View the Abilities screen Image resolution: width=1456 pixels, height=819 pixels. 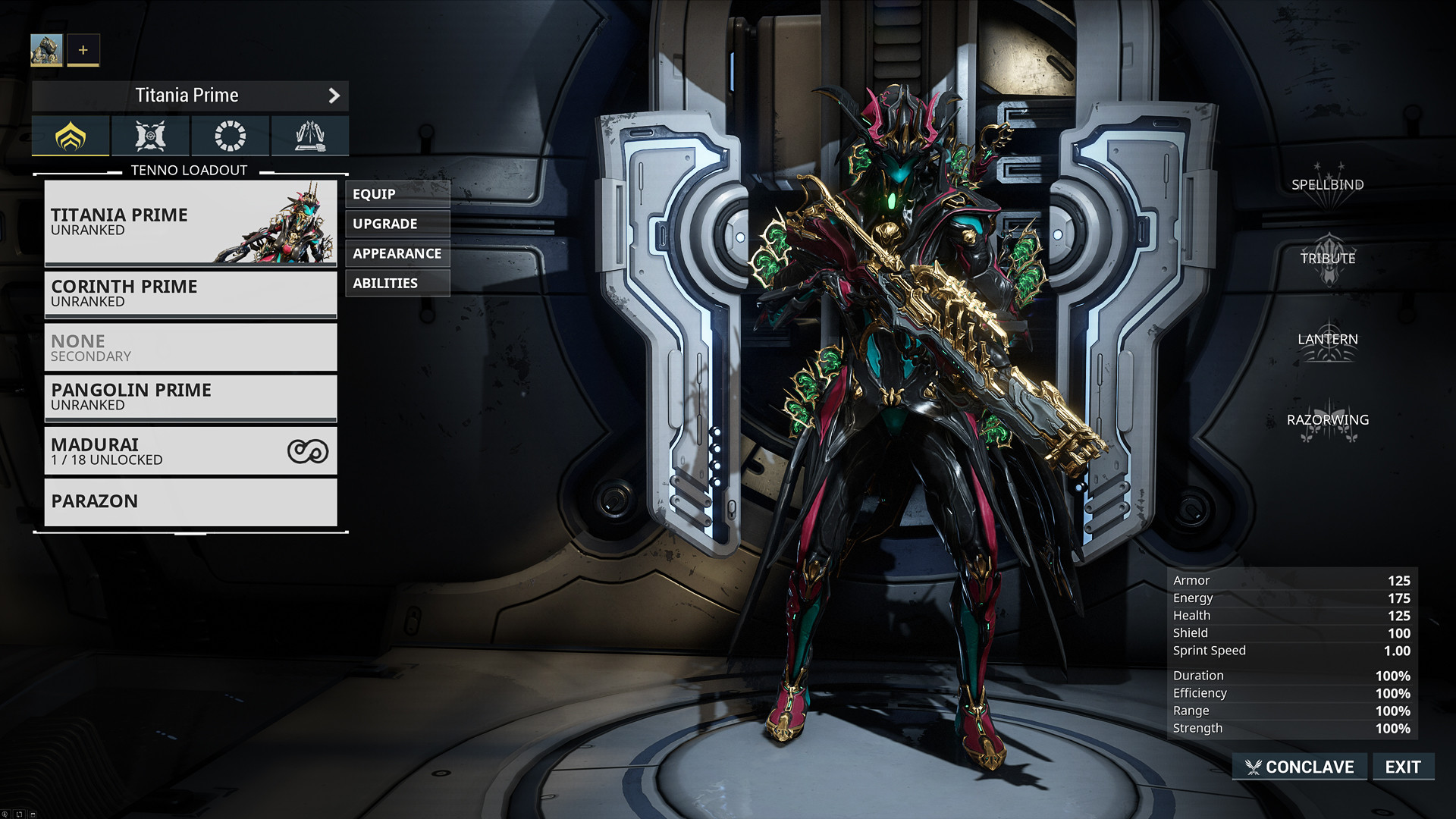point(397,283)
